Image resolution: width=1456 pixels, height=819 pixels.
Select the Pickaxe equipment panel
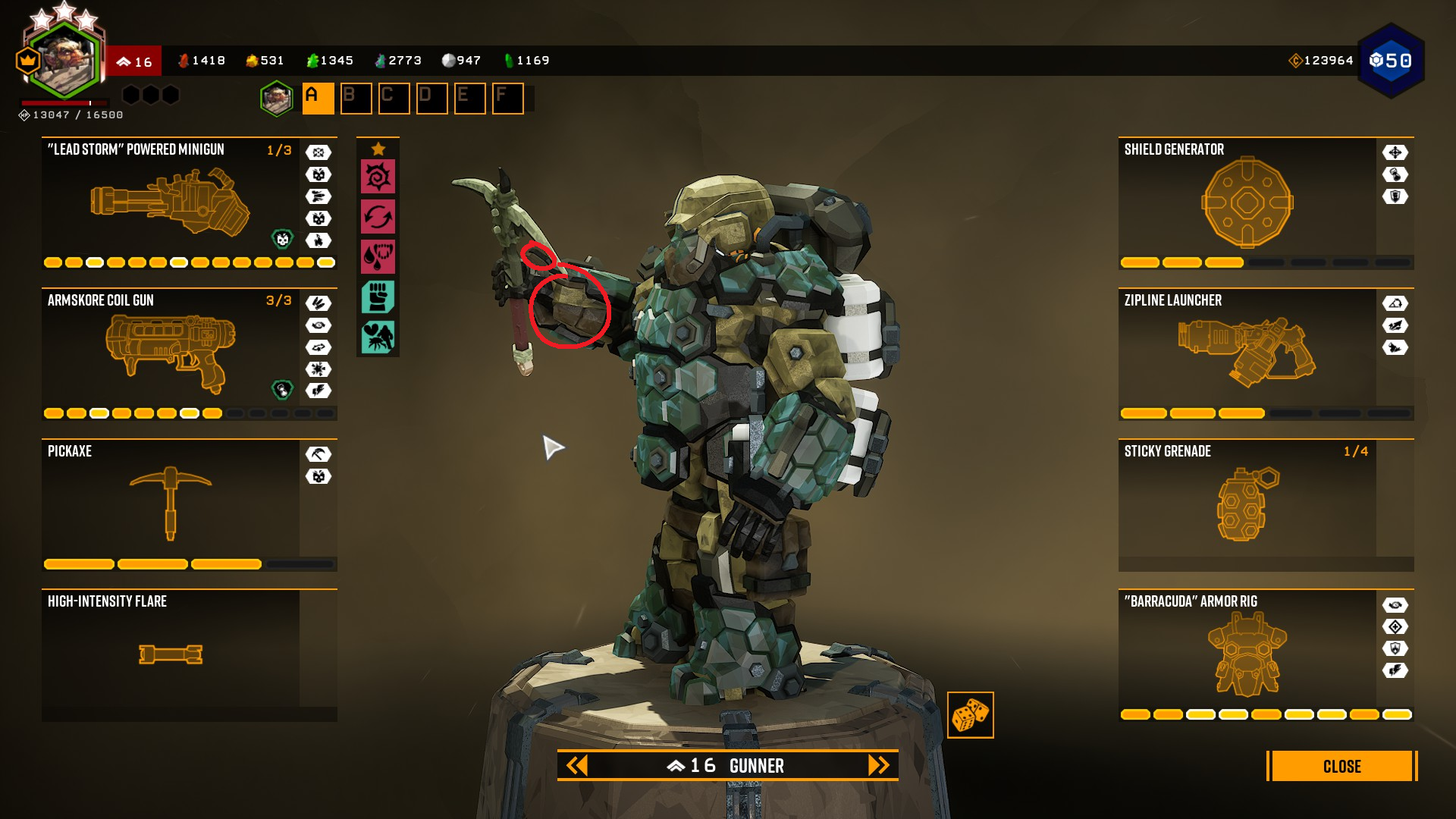[x=171, y=504]
